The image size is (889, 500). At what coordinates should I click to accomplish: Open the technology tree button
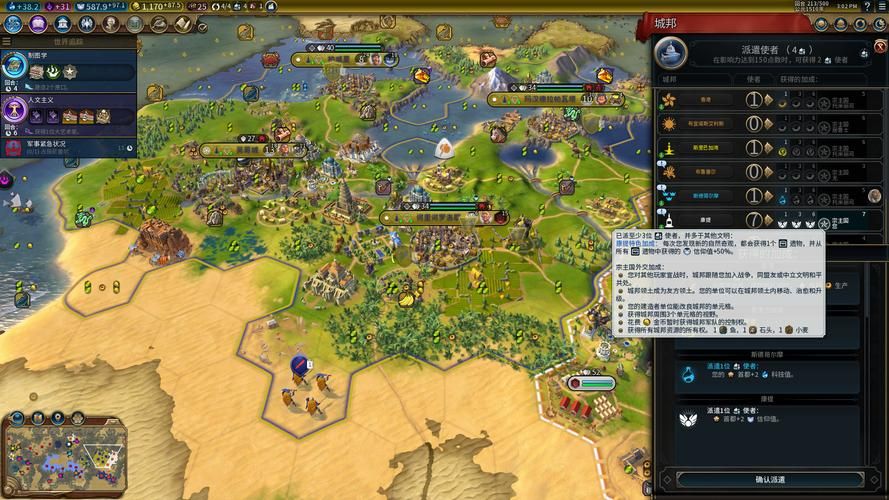[13, 23]
